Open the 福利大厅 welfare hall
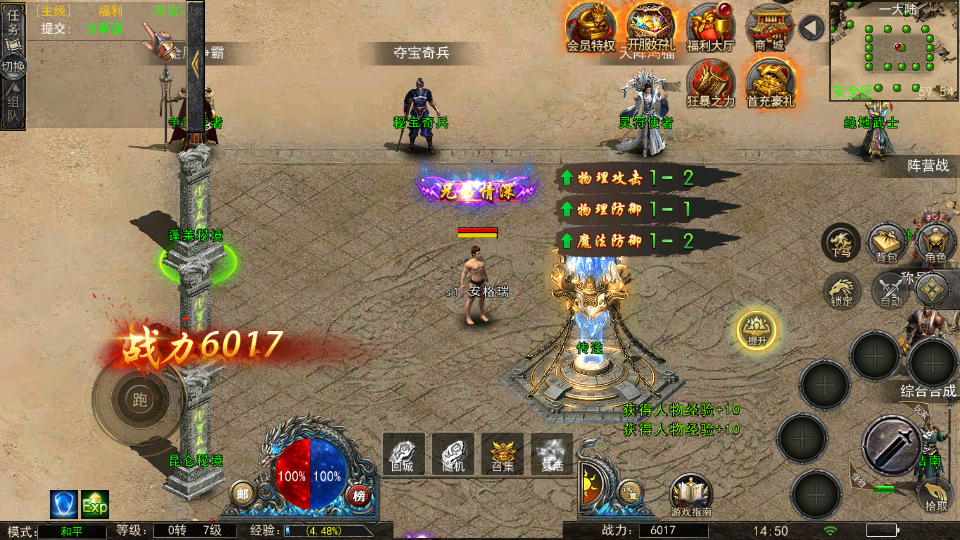The image size is (960, 540). coord(711,27)
